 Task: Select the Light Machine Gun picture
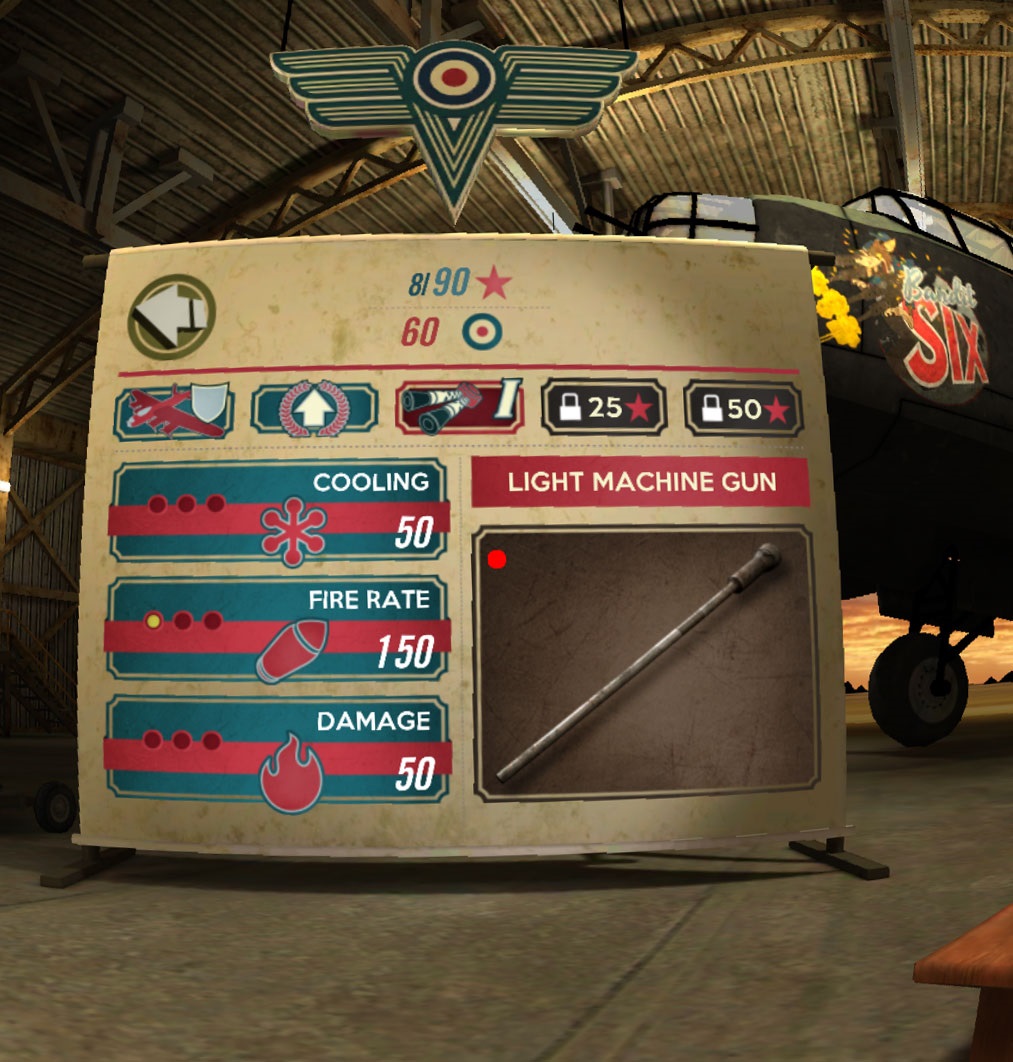645,664
